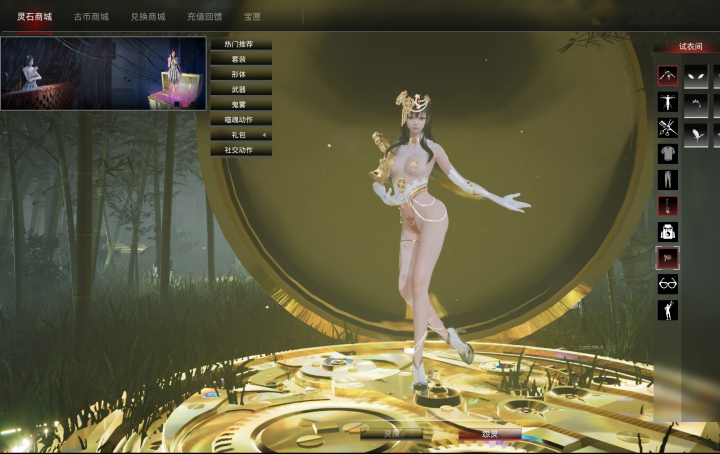
Task: Switch to the 灵探 character button
Action: tap(391, 435)
